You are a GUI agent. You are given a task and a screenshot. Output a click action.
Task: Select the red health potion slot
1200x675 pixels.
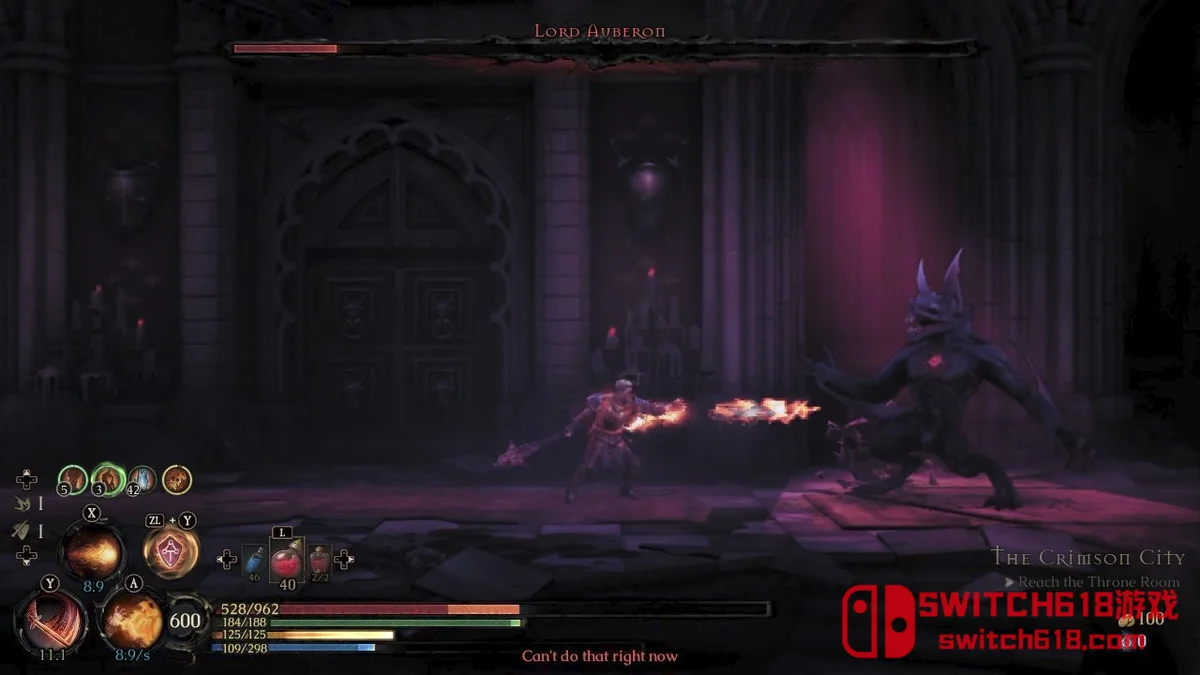coord(286,561)
